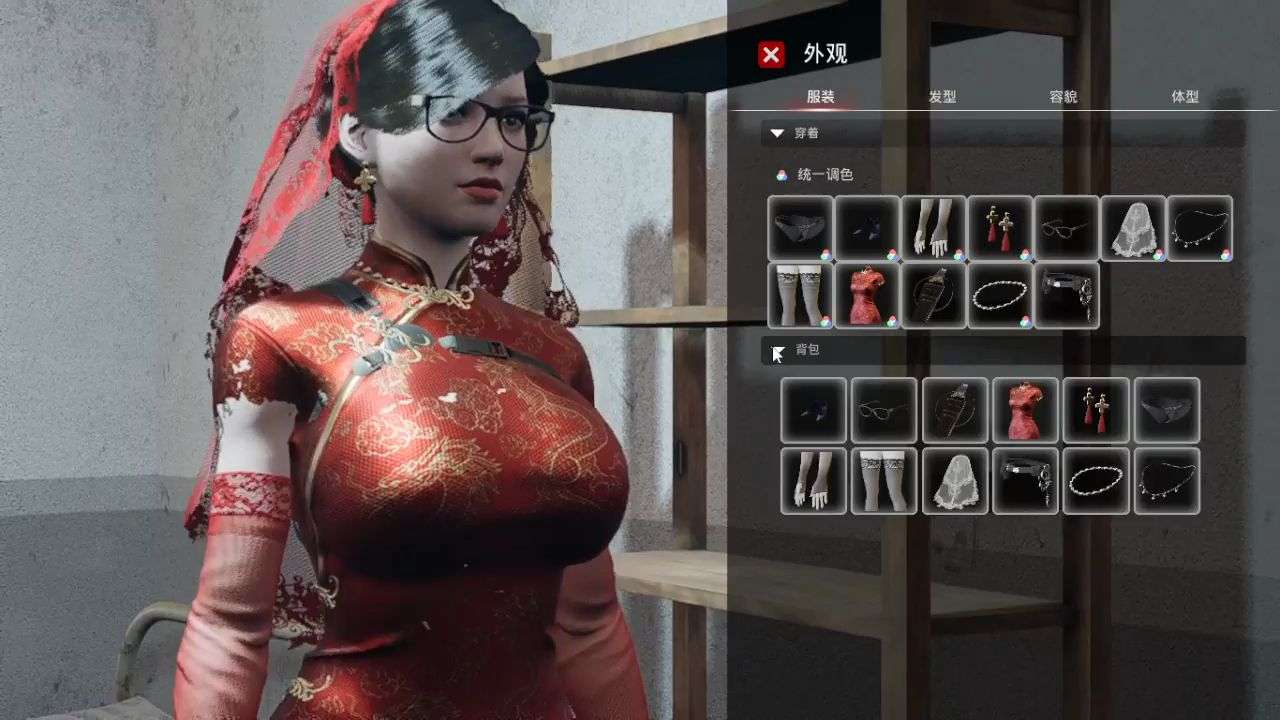Select the equipped long gloves slot
This screenshot has height=720, width=1280.
click(x=934, y=229)
